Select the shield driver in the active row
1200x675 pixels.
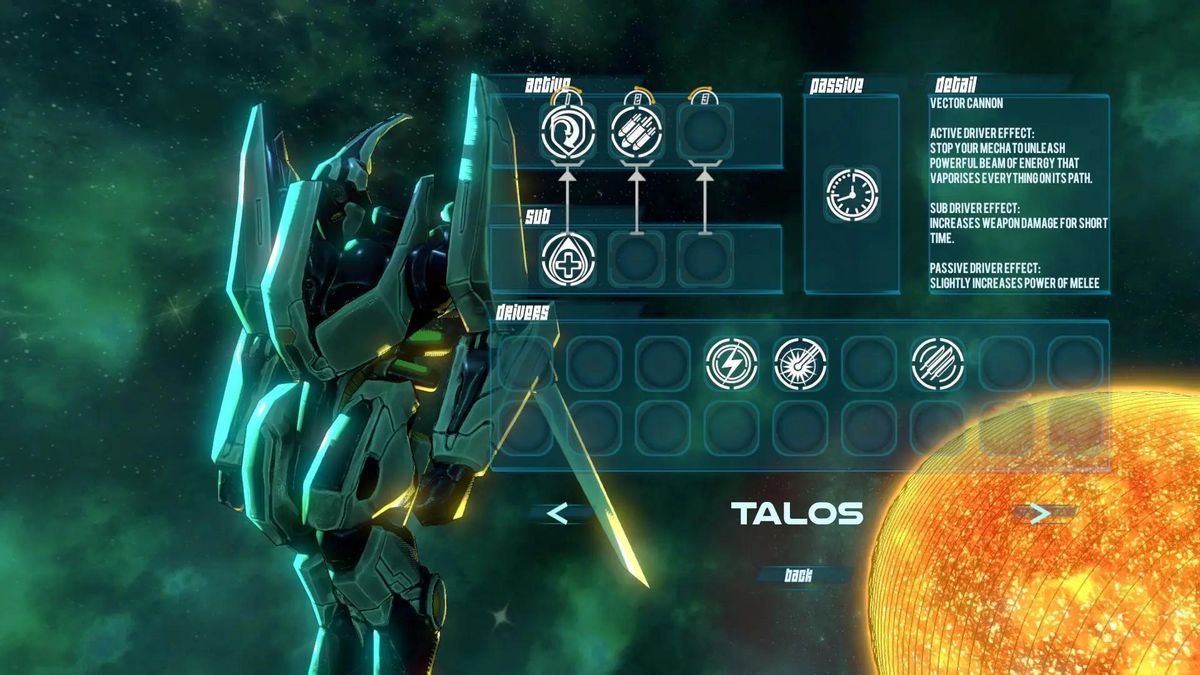568,132
